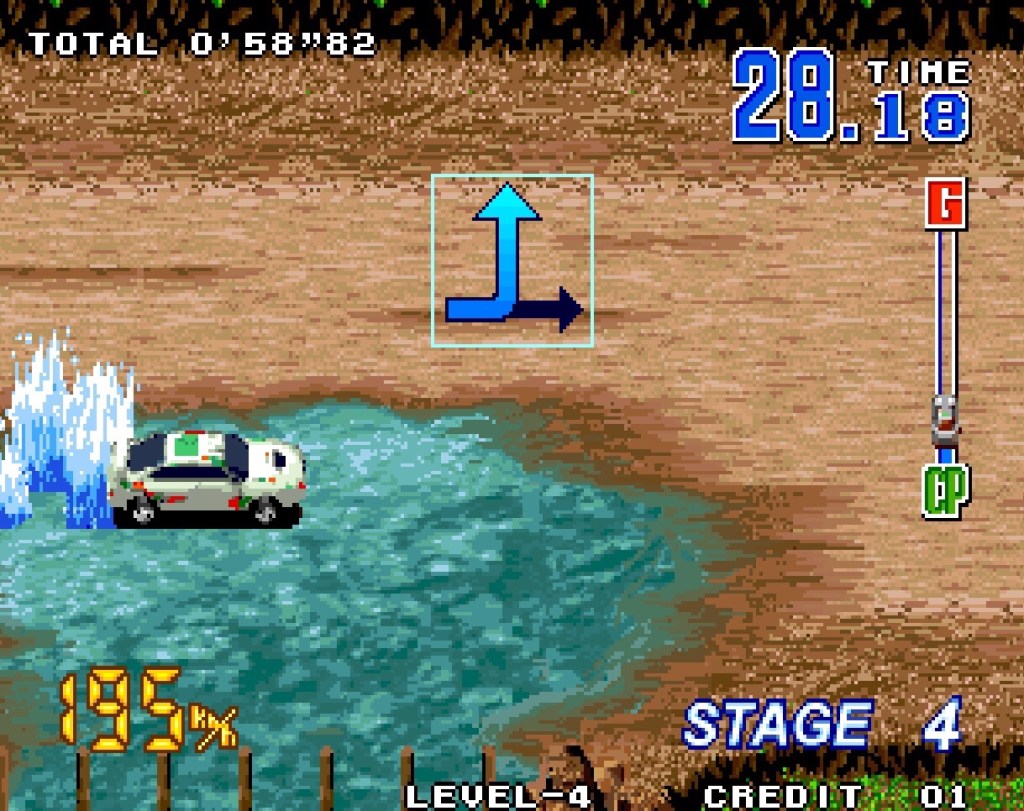
Task: Click the green CP checkpoint marker
Action: click(x=945, y=491)
